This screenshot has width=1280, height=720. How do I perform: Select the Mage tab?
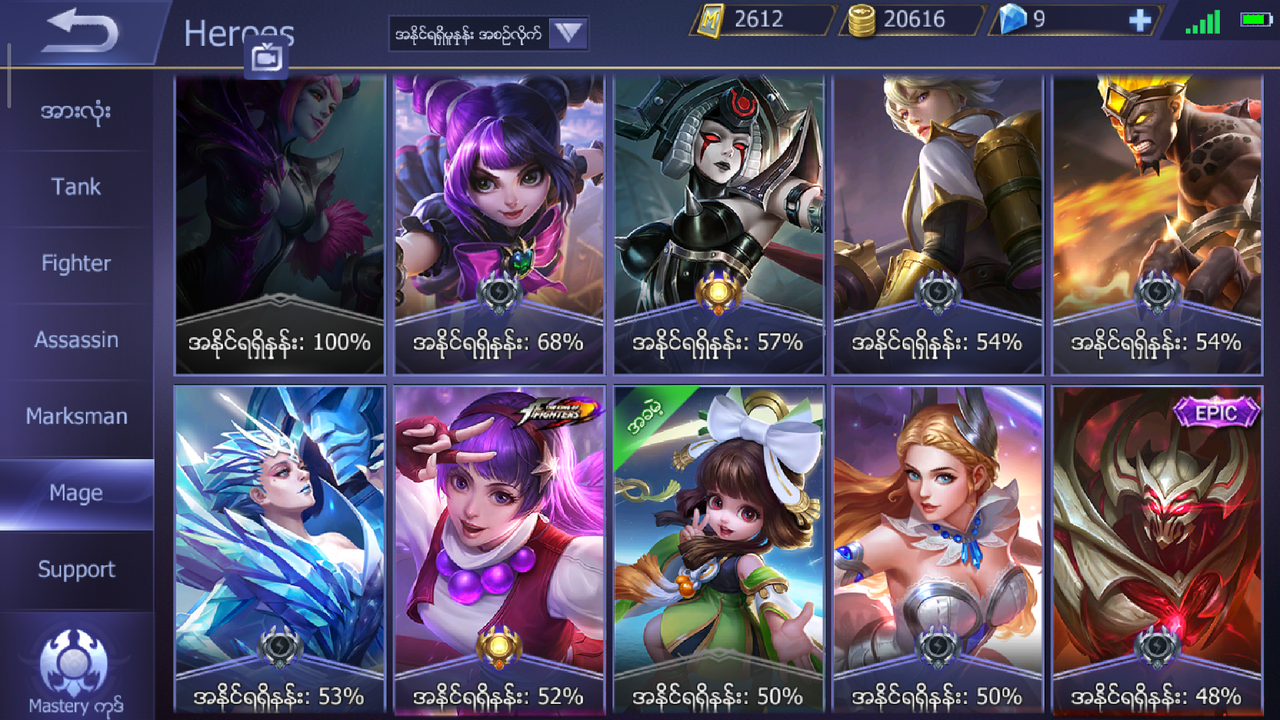pyautogui.click(x=76, y=493)
